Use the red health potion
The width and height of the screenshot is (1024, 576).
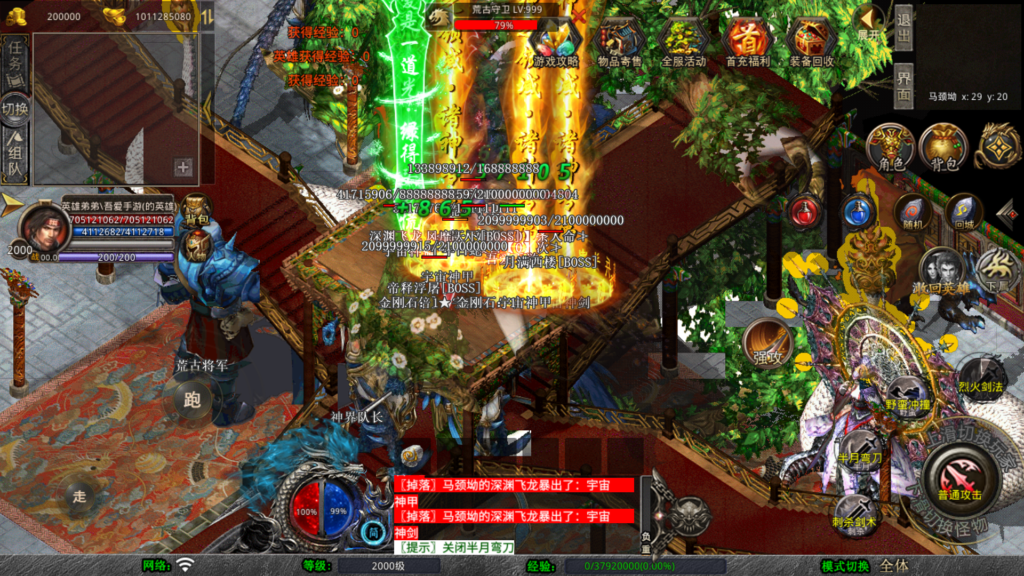[x=806, y=211]
